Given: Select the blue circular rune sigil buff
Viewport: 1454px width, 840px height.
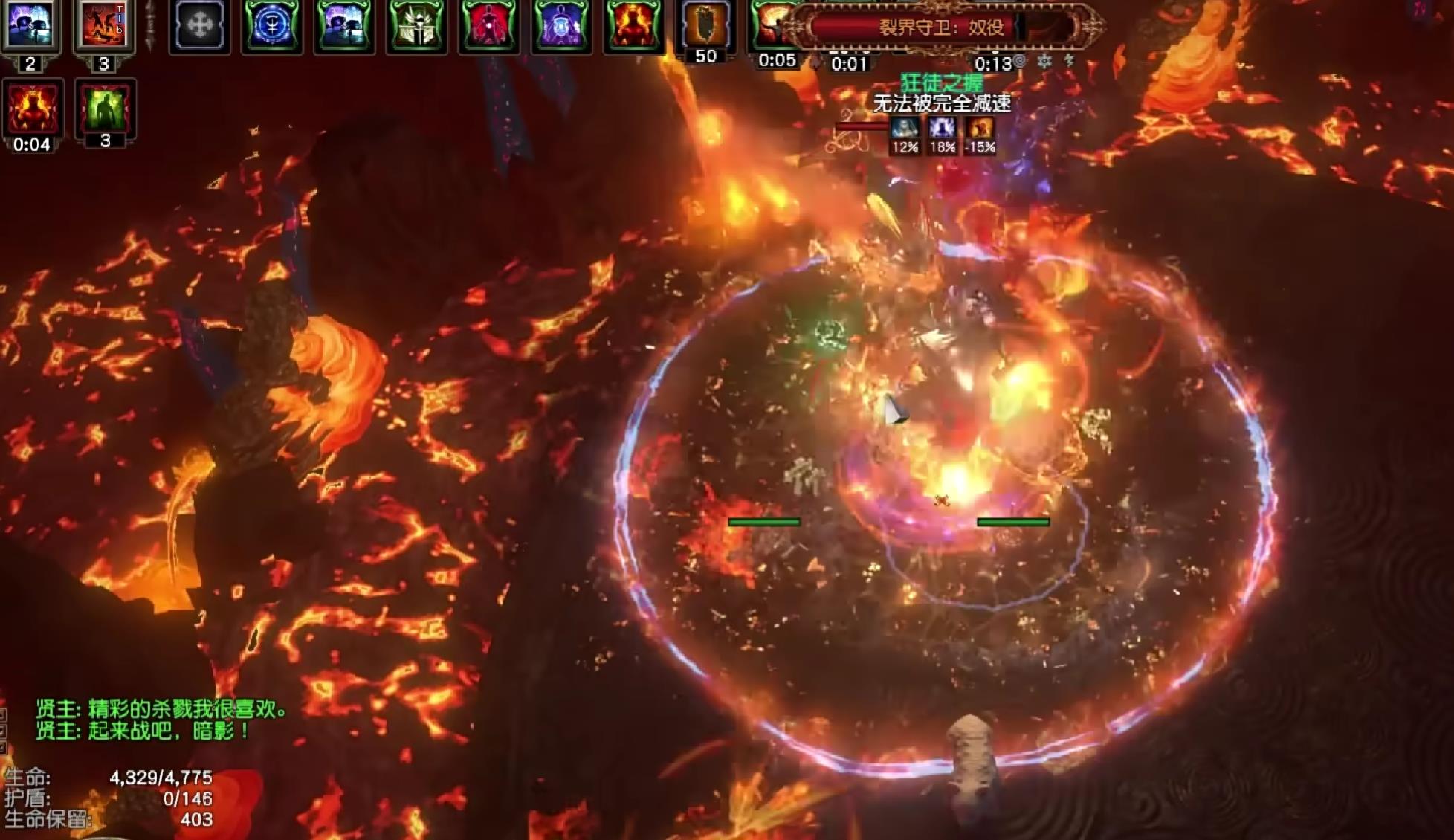Looking at the screenshot, I should 271,26.
